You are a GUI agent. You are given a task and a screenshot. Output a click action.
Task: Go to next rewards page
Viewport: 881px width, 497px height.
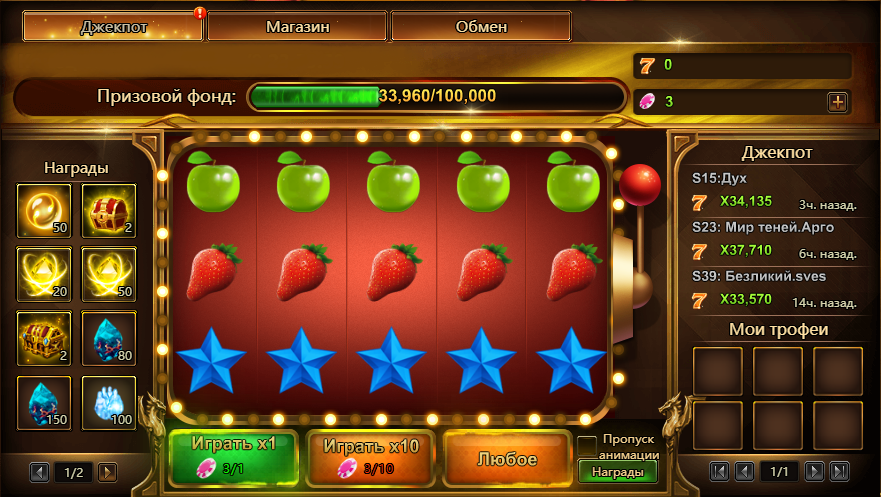pyautogui.click(x=107, y=471)
